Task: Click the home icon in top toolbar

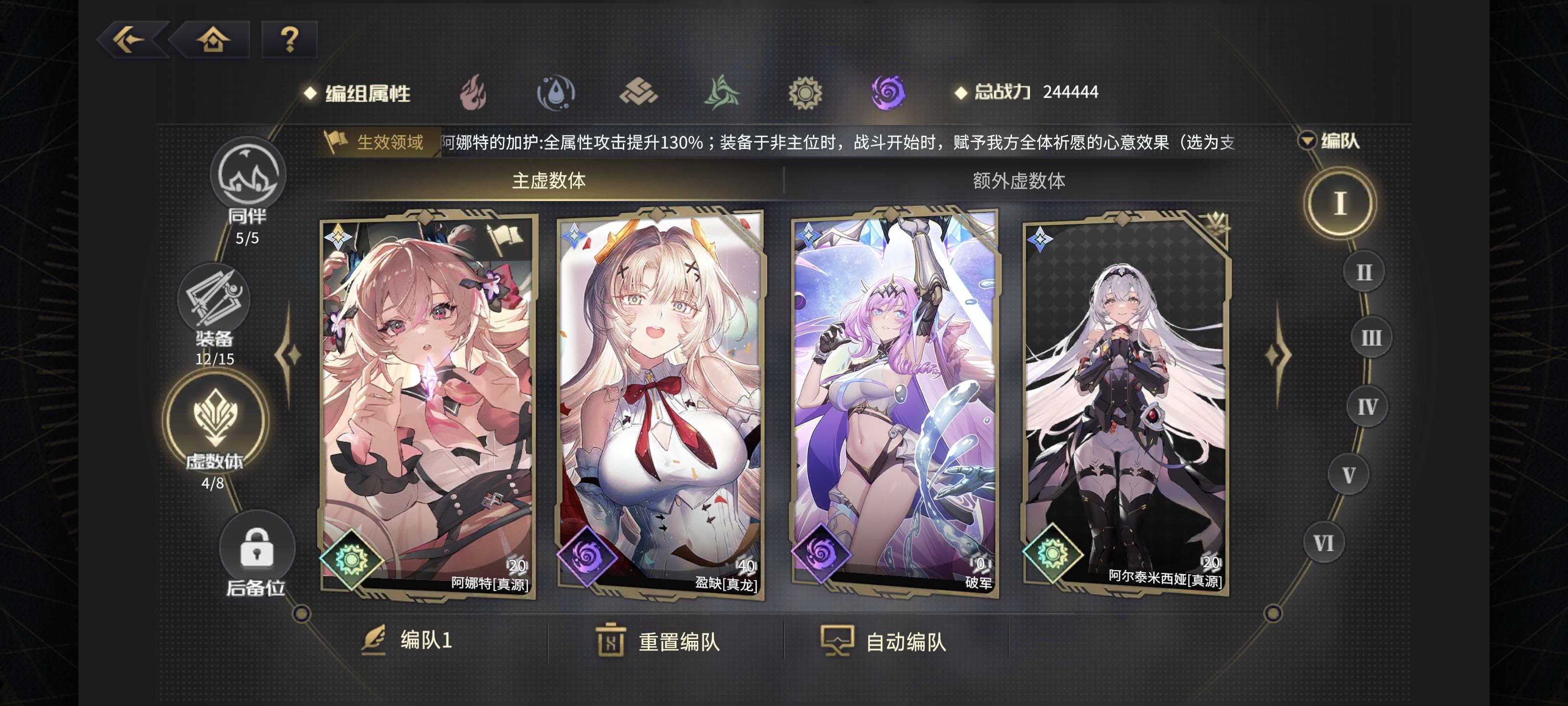Action: [214, 40]
